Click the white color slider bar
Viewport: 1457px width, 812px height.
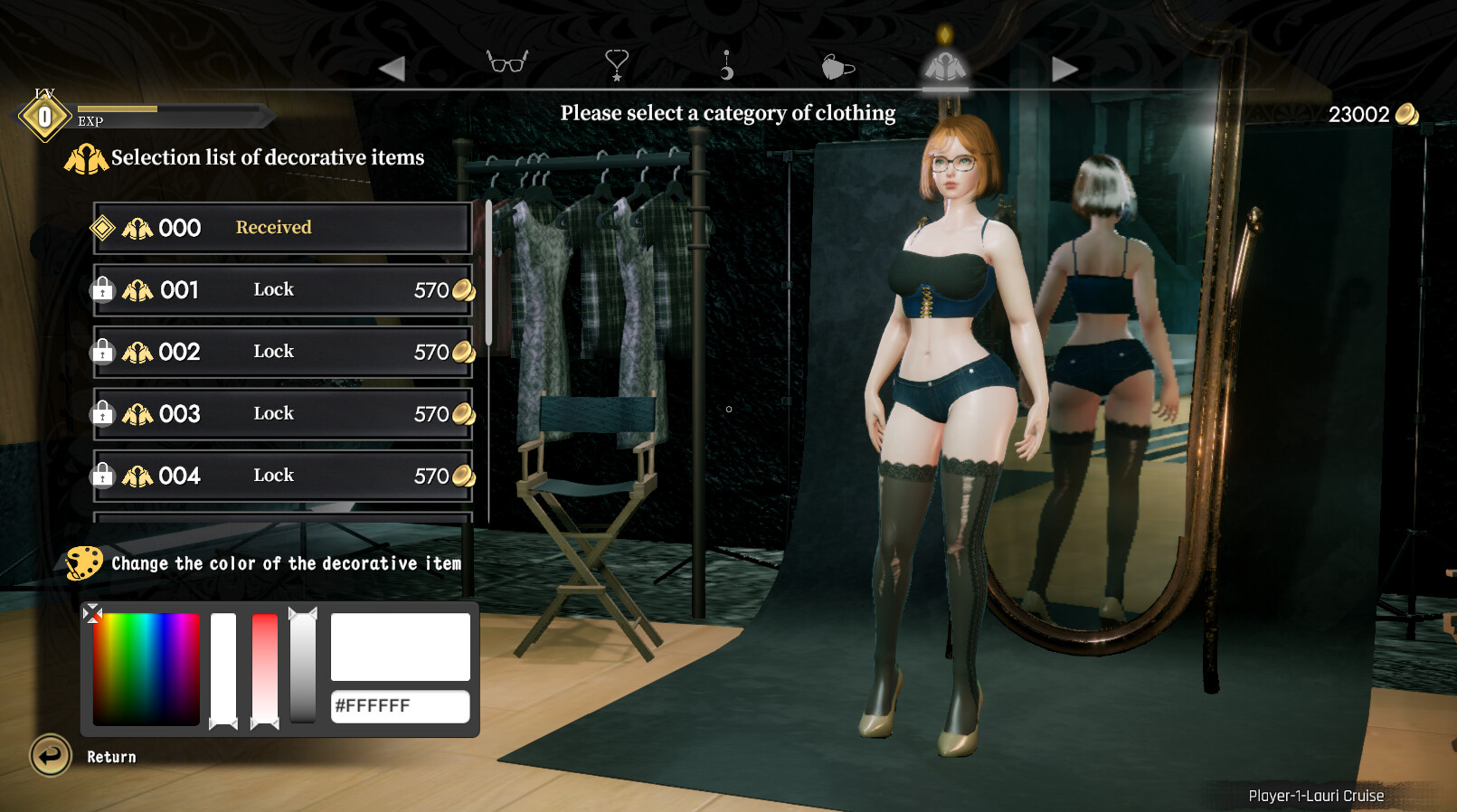[223, 667]
